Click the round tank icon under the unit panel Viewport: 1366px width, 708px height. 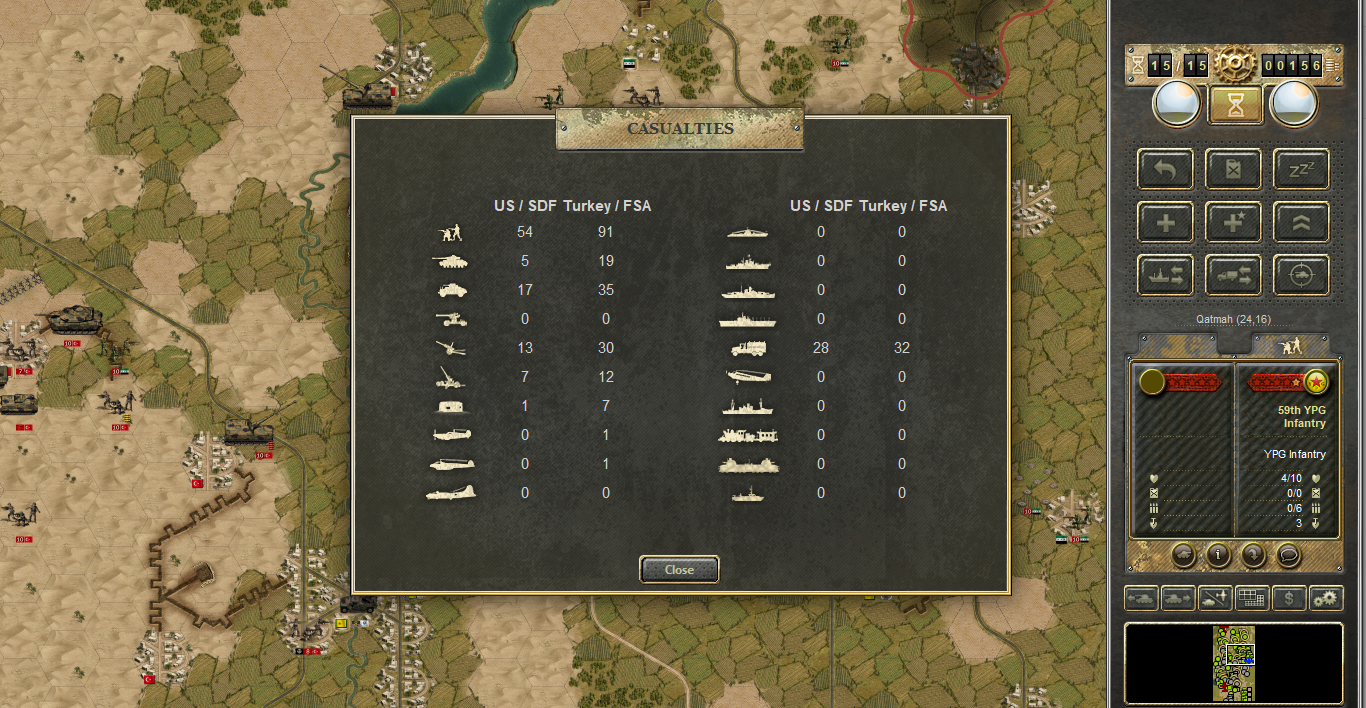tap(1183, 553)
